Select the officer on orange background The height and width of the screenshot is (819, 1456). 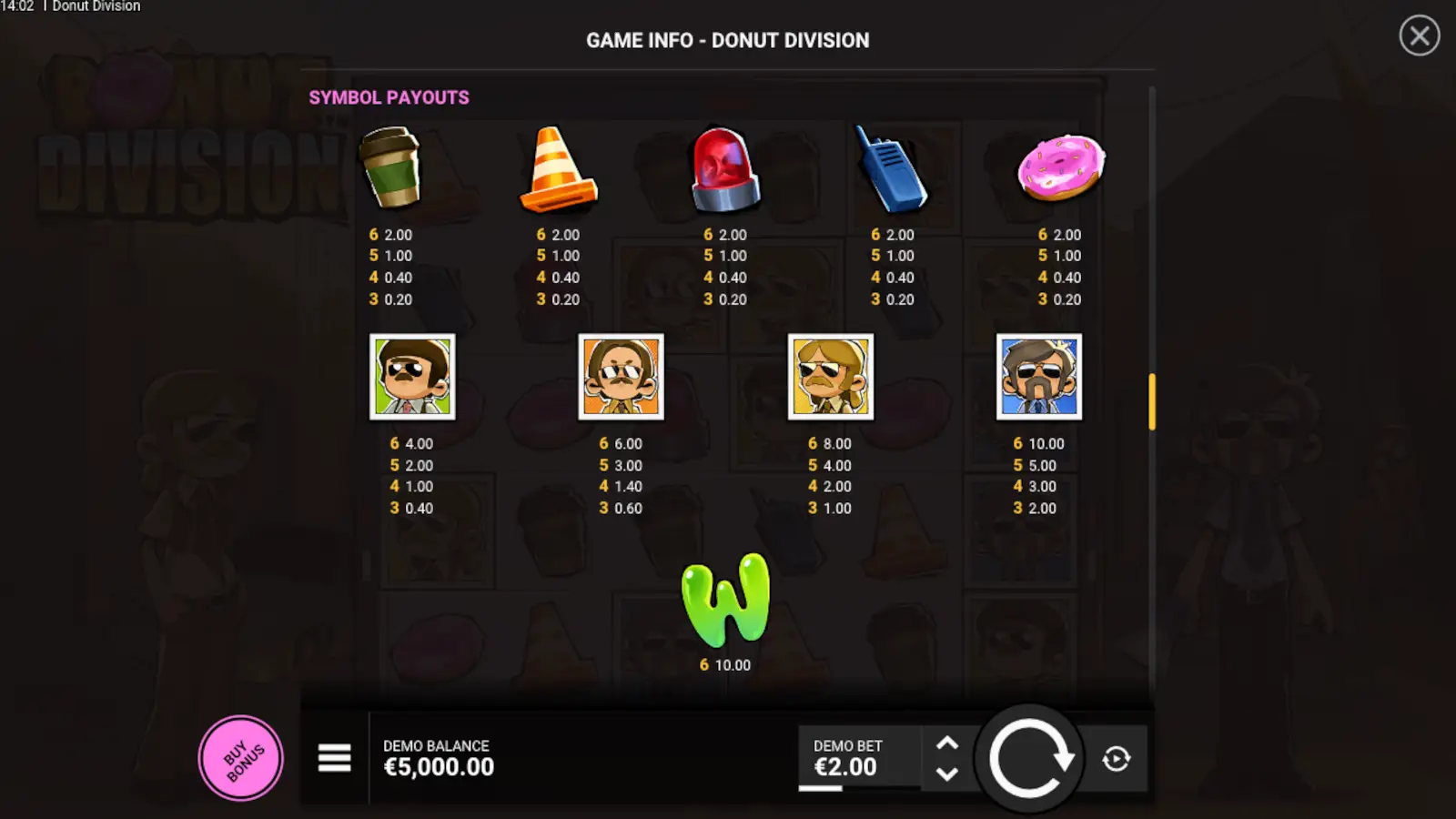point(620,377)
